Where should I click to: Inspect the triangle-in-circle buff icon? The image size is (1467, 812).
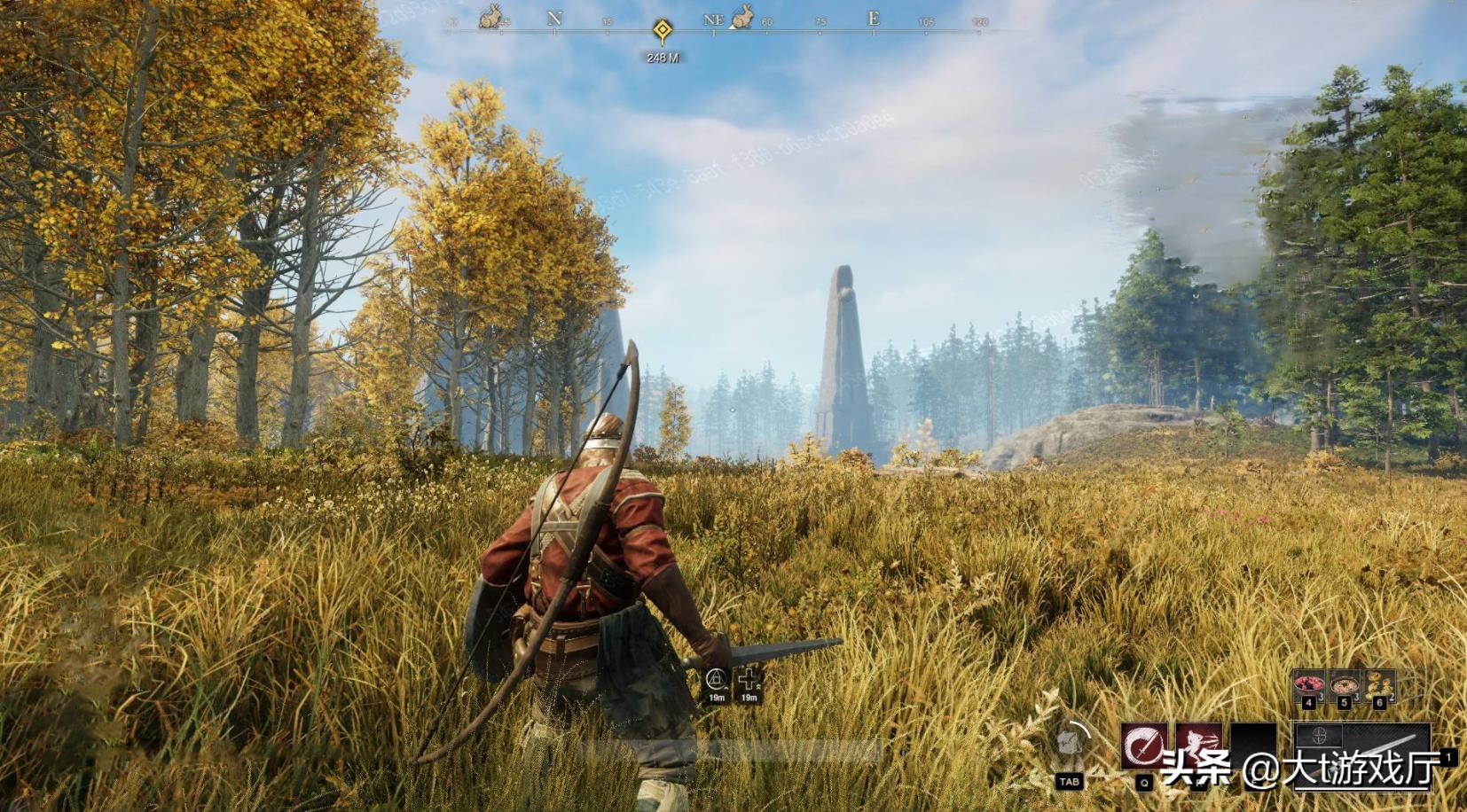click(x=717, y=680)
